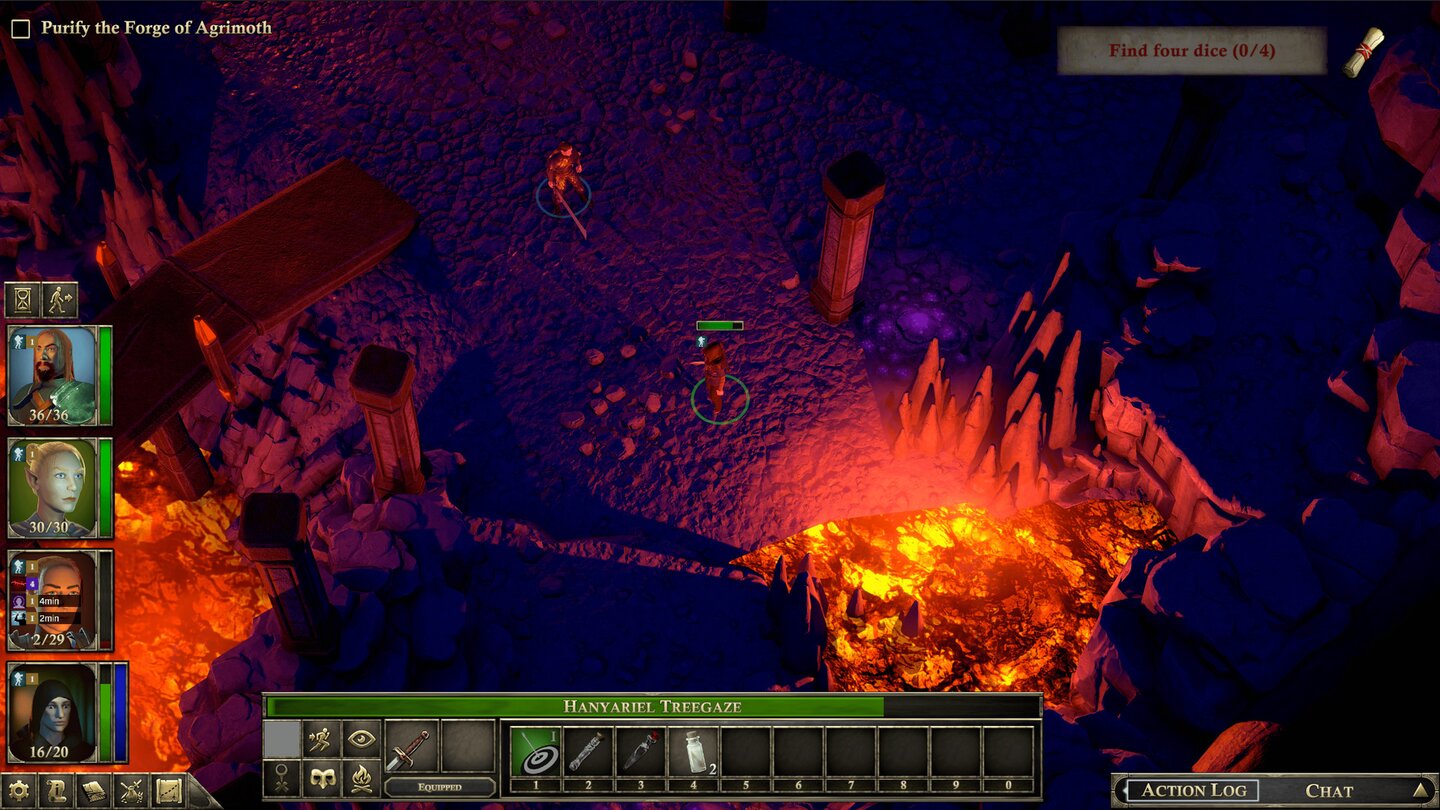Select Hanyariel Treegaze's name bar
The height and width of the screenshot is (810, 1440).
[651, 705]
